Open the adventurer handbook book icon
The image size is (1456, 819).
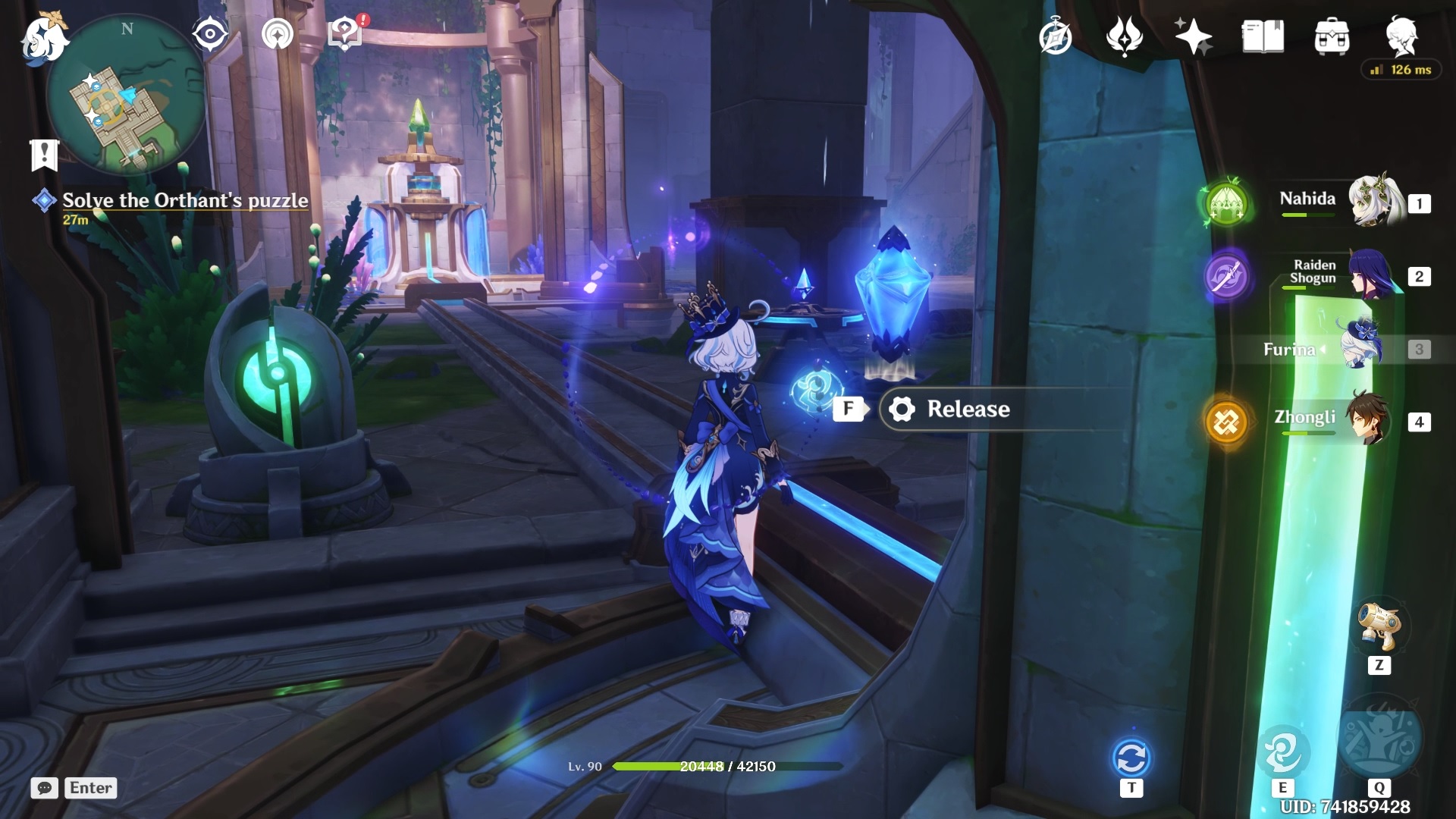(1263, 36)
